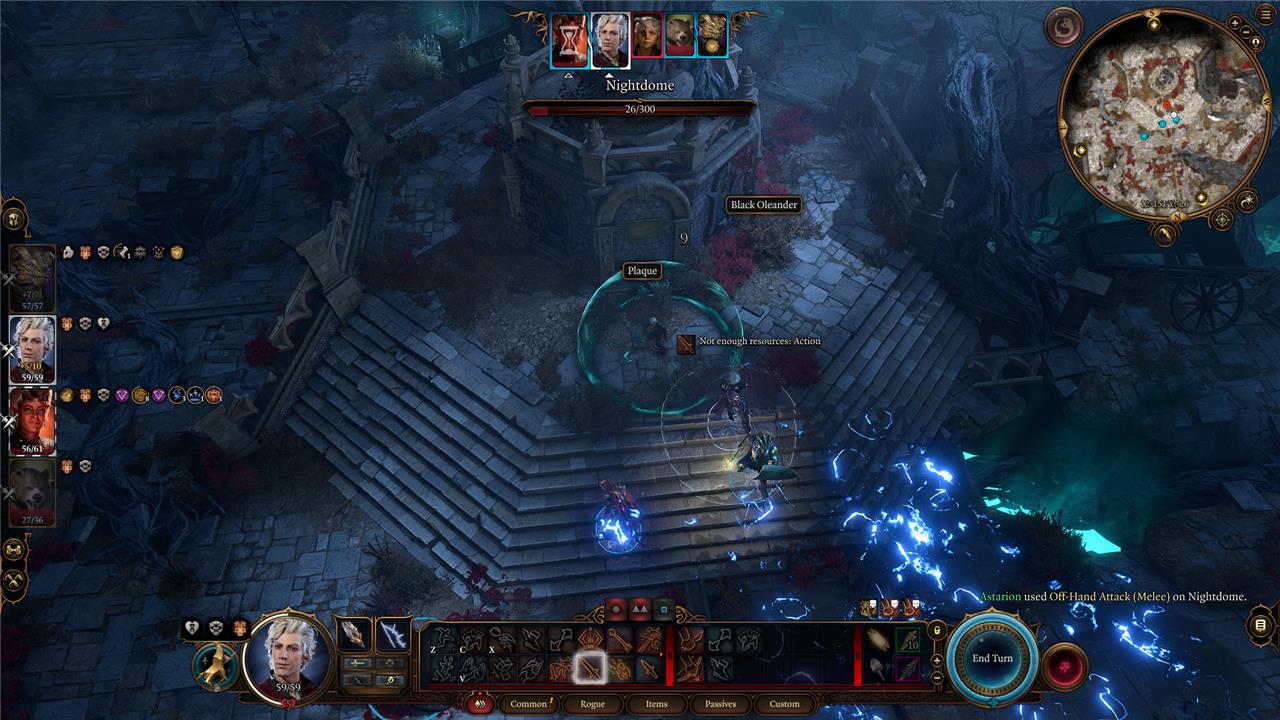Image resolution: width=1280 pixels, height=720 pixels.
Task: Open the Rogue hotbar tab
Action: pos(592,704)
